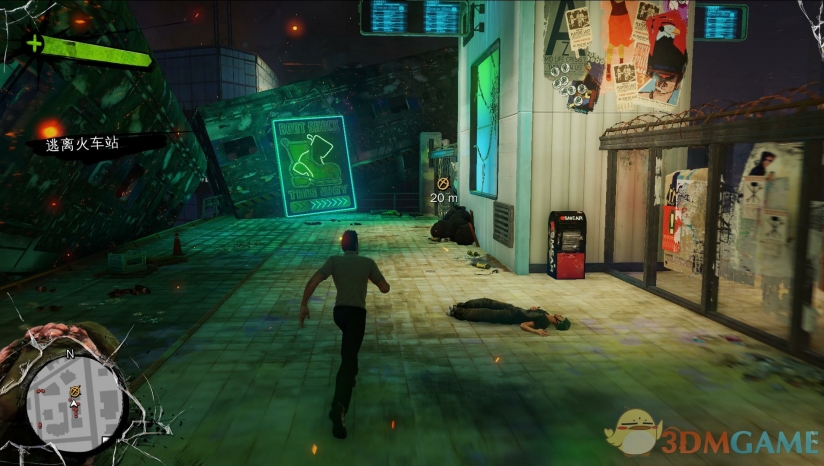Screen dimensions: 824x466
Task: Click the 20 m objective waypoint marker
Action: [x=443, y=184]
